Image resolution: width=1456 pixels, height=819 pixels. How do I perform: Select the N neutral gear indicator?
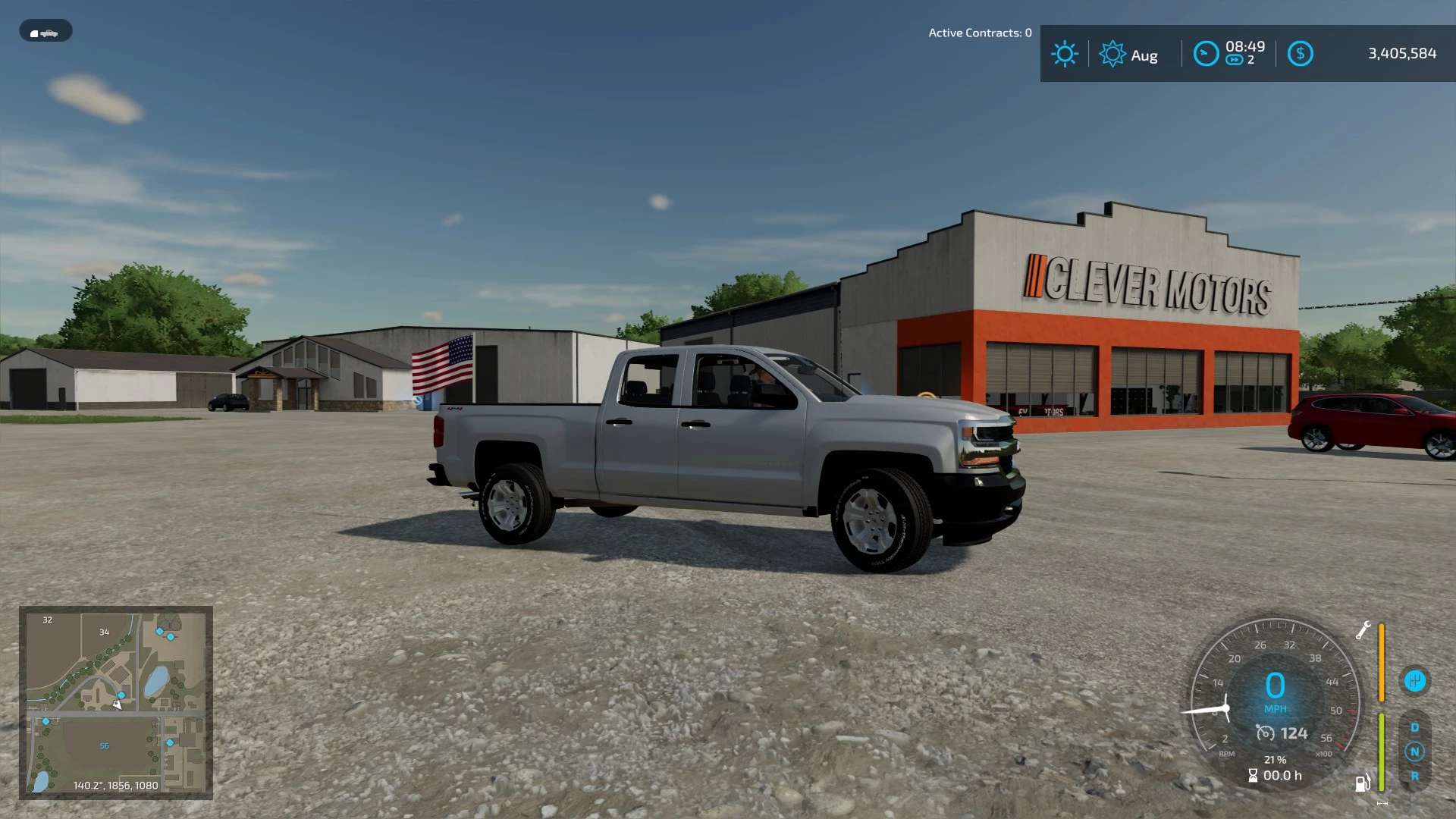pyautogui.click(x=1414, y=752)
